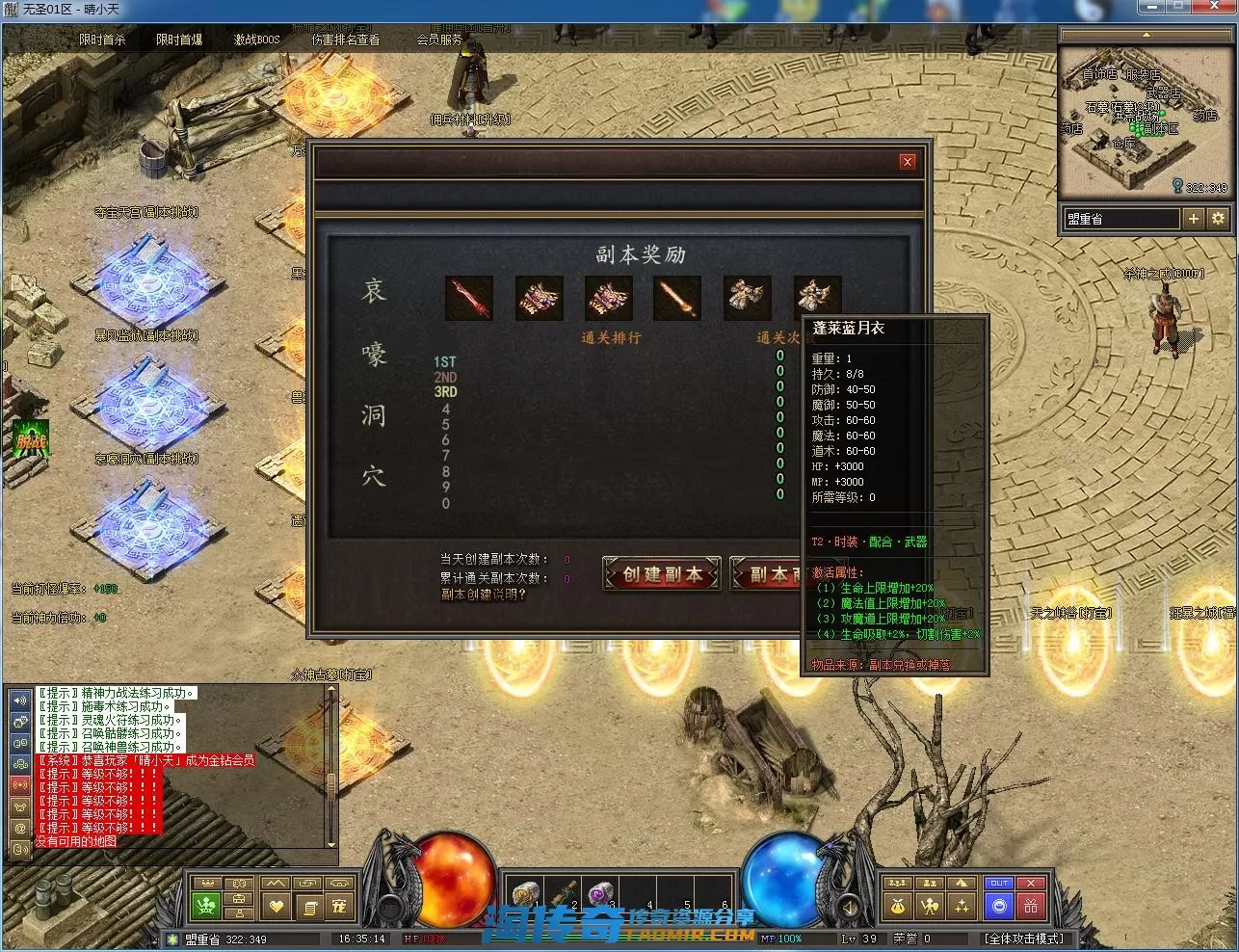Click the 创建副本 button

coord(662,574)
